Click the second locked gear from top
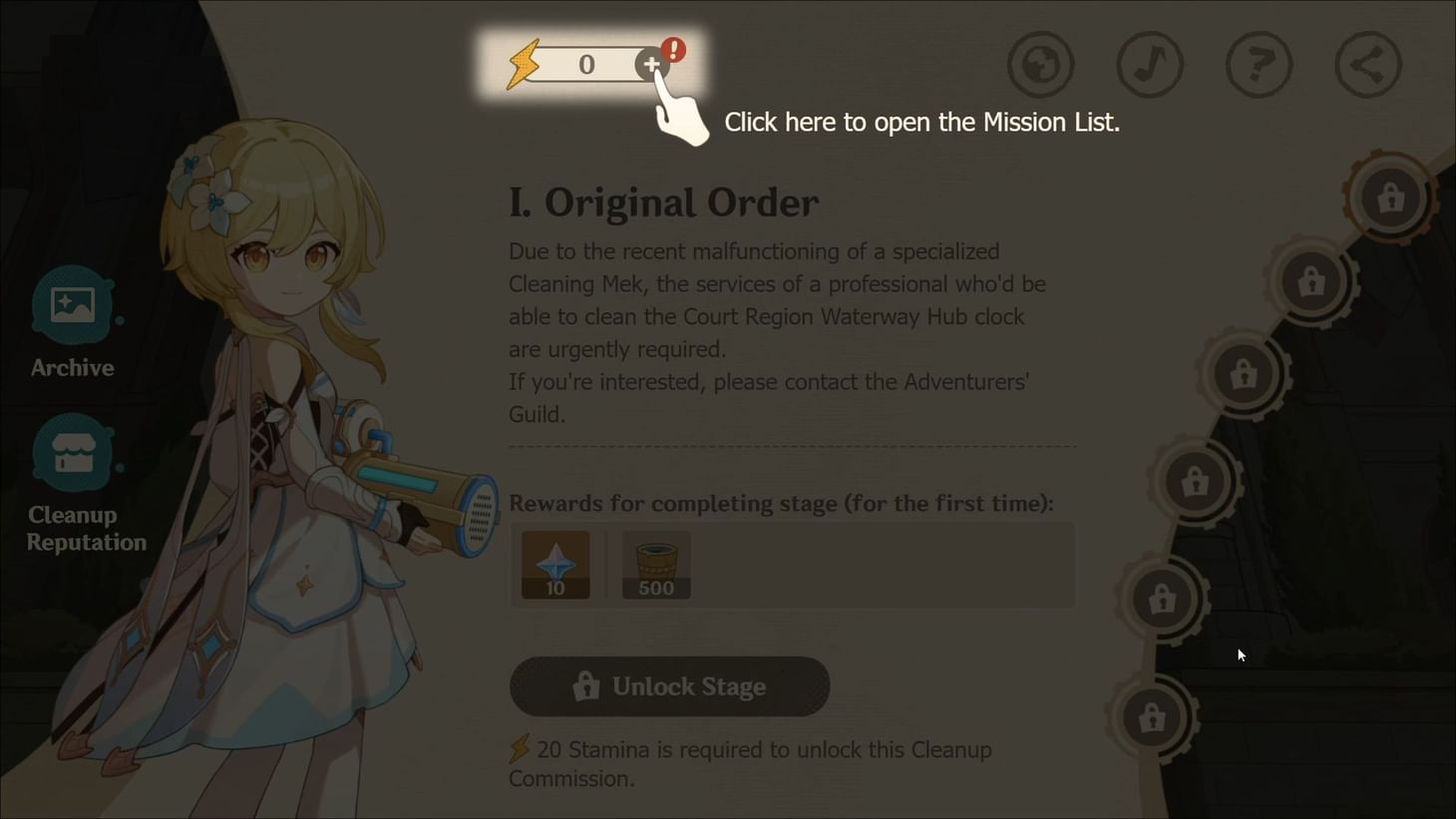This screenshot has height=819, width=1456. [1309, 281]
